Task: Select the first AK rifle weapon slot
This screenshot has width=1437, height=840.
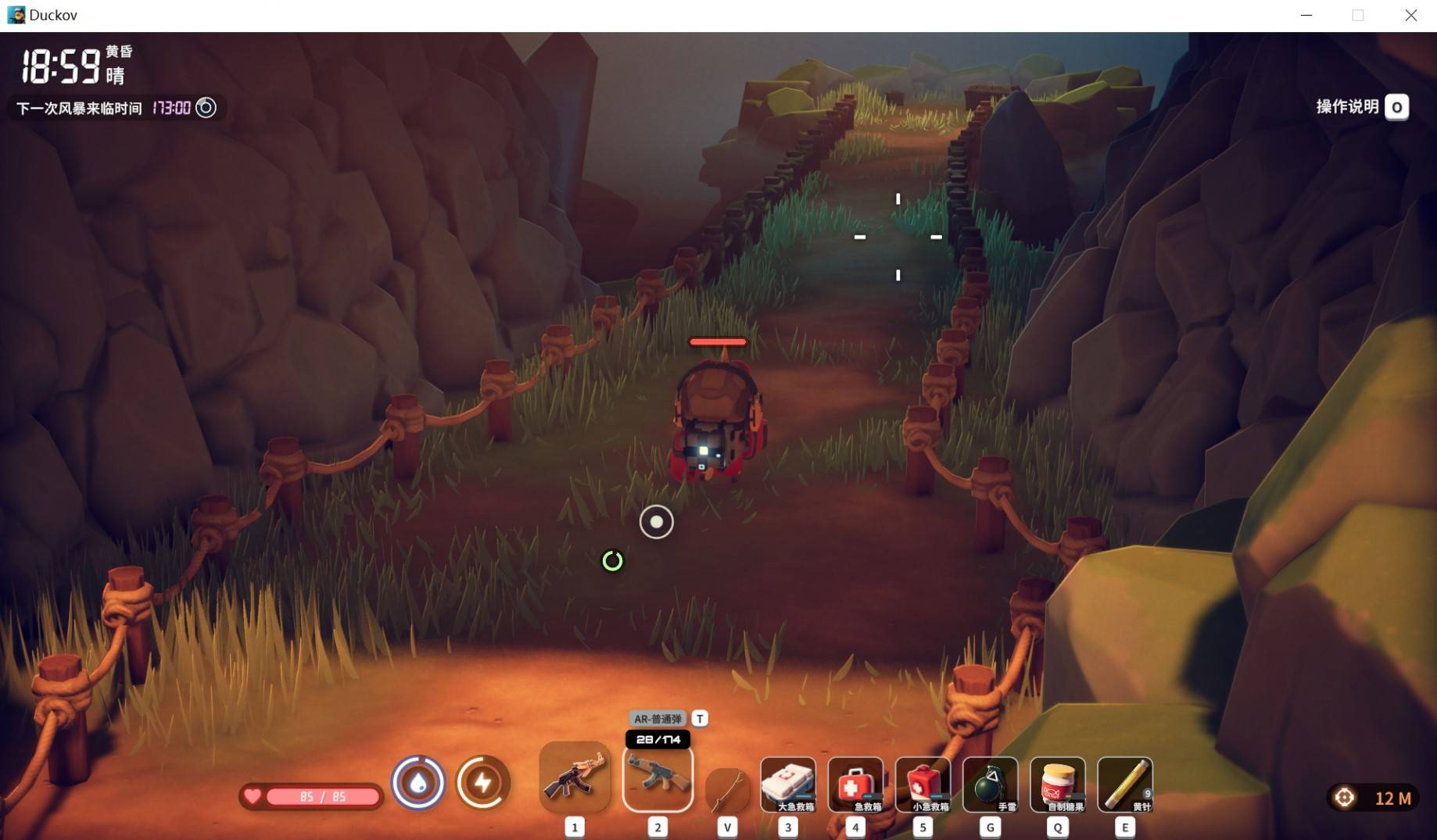Action: pos(575,777)
